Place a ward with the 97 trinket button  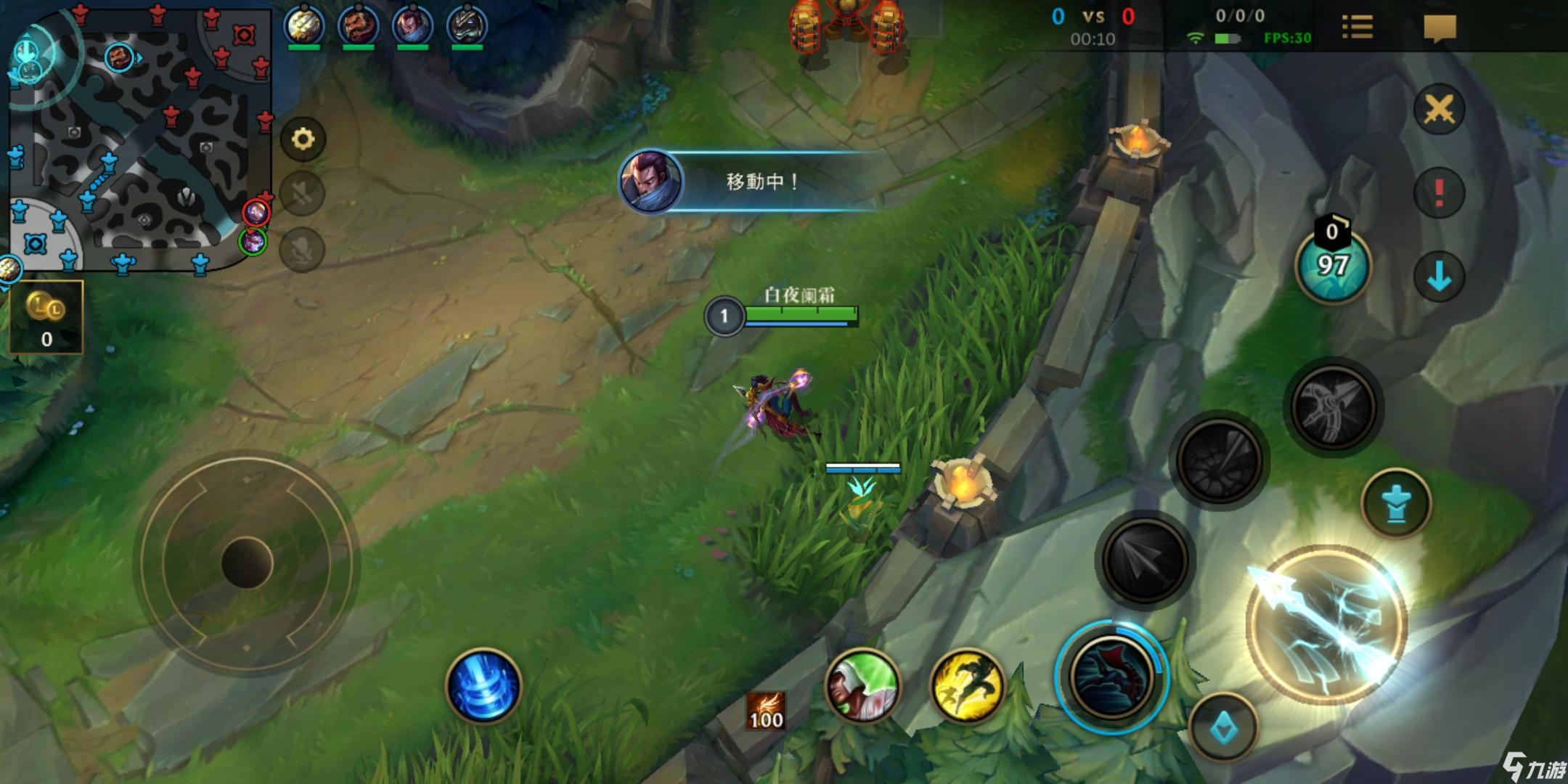tap(1333, 266)
